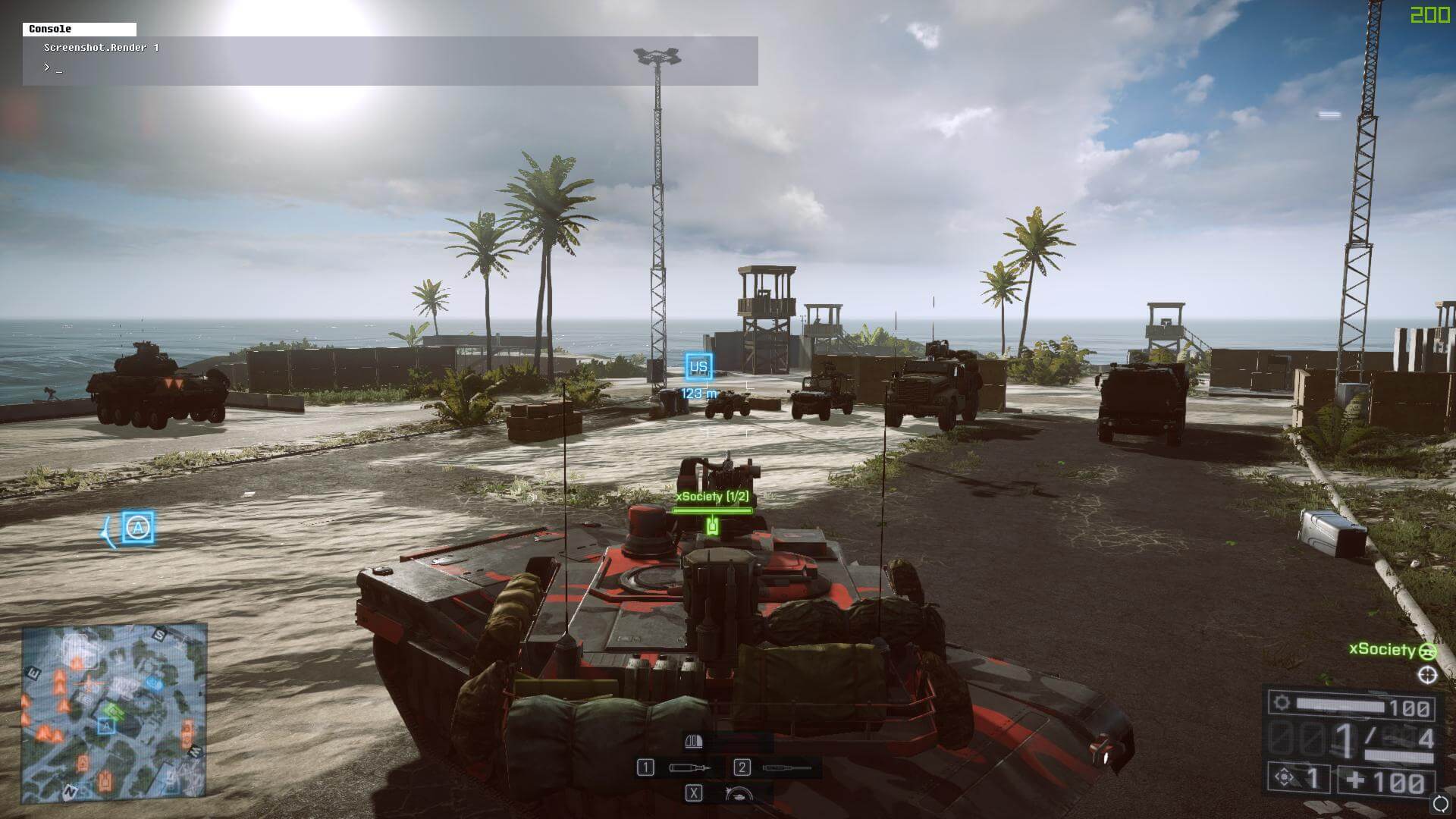Select the objective A capture point marker
The image size is (1456, 819).
pyautogui.click(x=137, y=528)
